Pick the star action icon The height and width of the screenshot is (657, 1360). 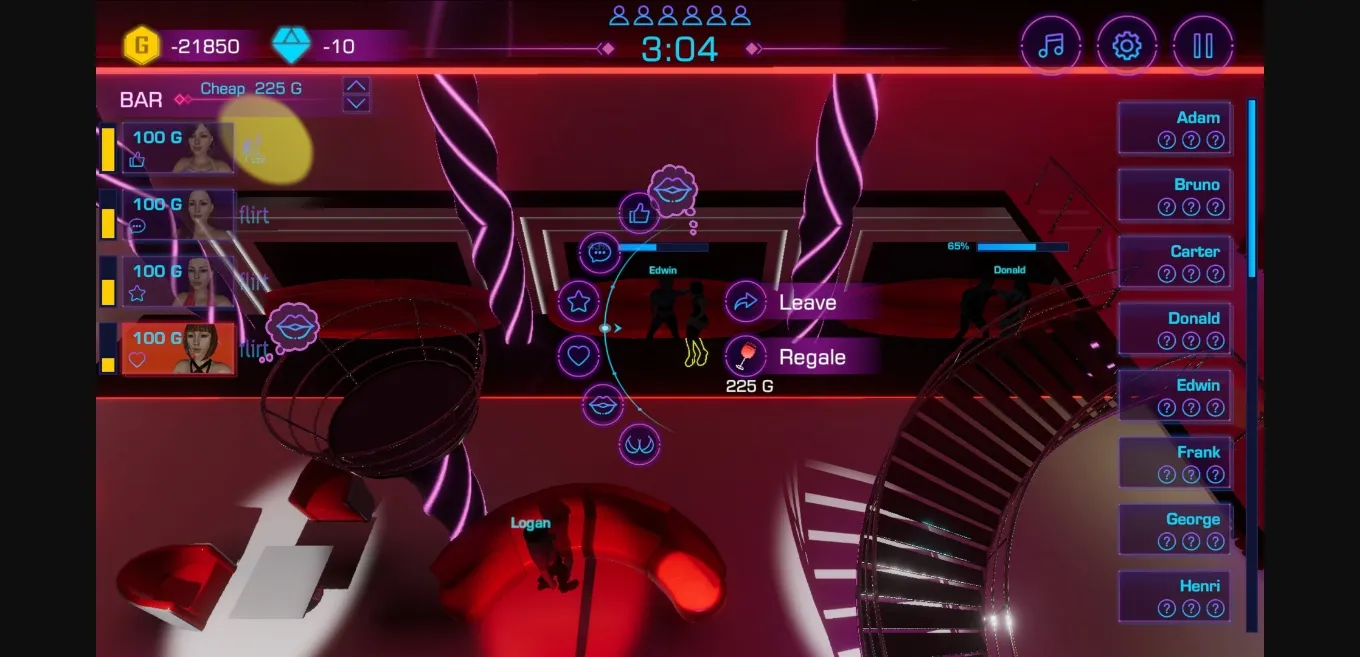tap(578, 302)
